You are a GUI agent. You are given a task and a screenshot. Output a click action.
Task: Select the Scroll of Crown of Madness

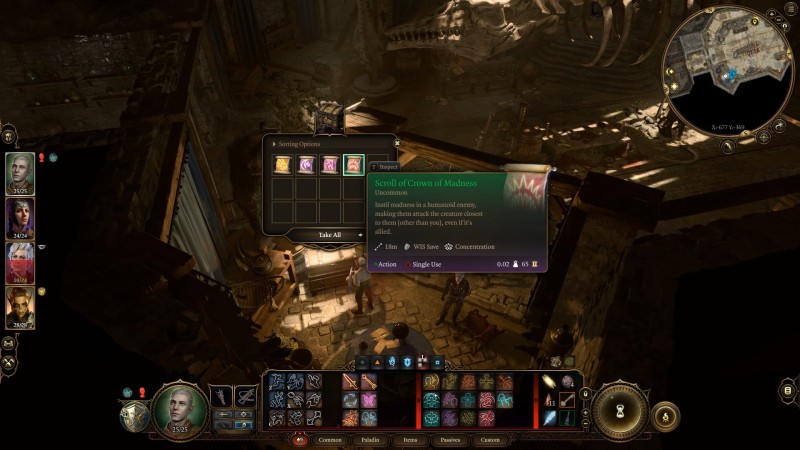click(353, 164)
